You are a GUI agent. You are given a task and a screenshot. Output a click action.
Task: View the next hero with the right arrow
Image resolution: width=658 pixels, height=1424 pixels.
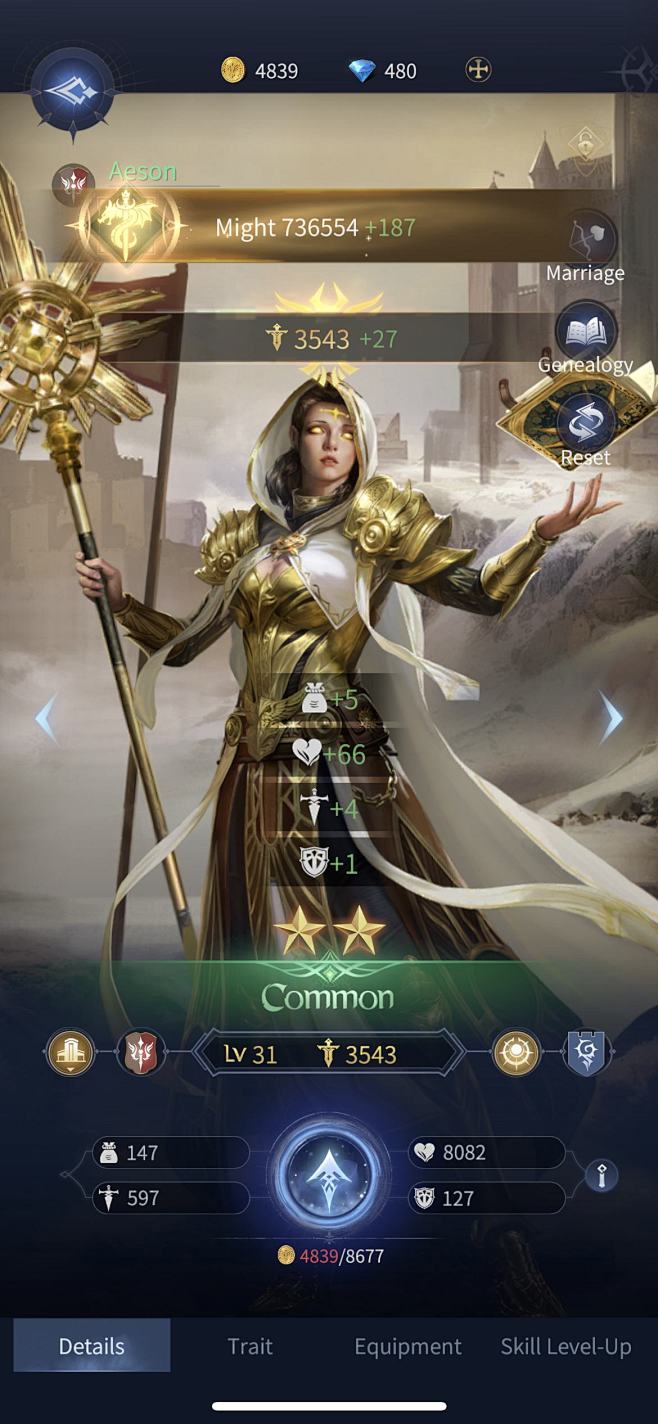pos(612,718)
